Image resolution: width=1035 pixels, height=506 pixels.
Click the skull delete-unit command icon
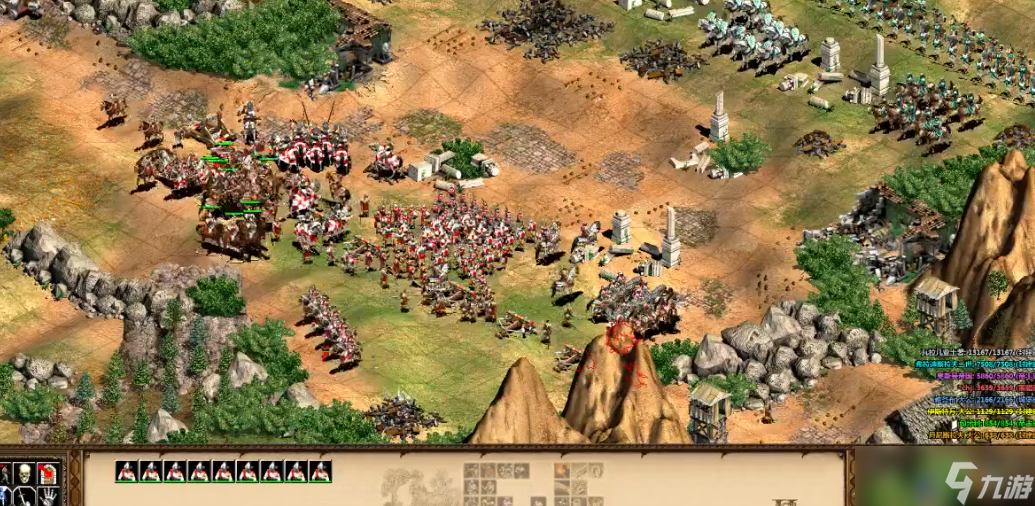click(x=23, y=473)
